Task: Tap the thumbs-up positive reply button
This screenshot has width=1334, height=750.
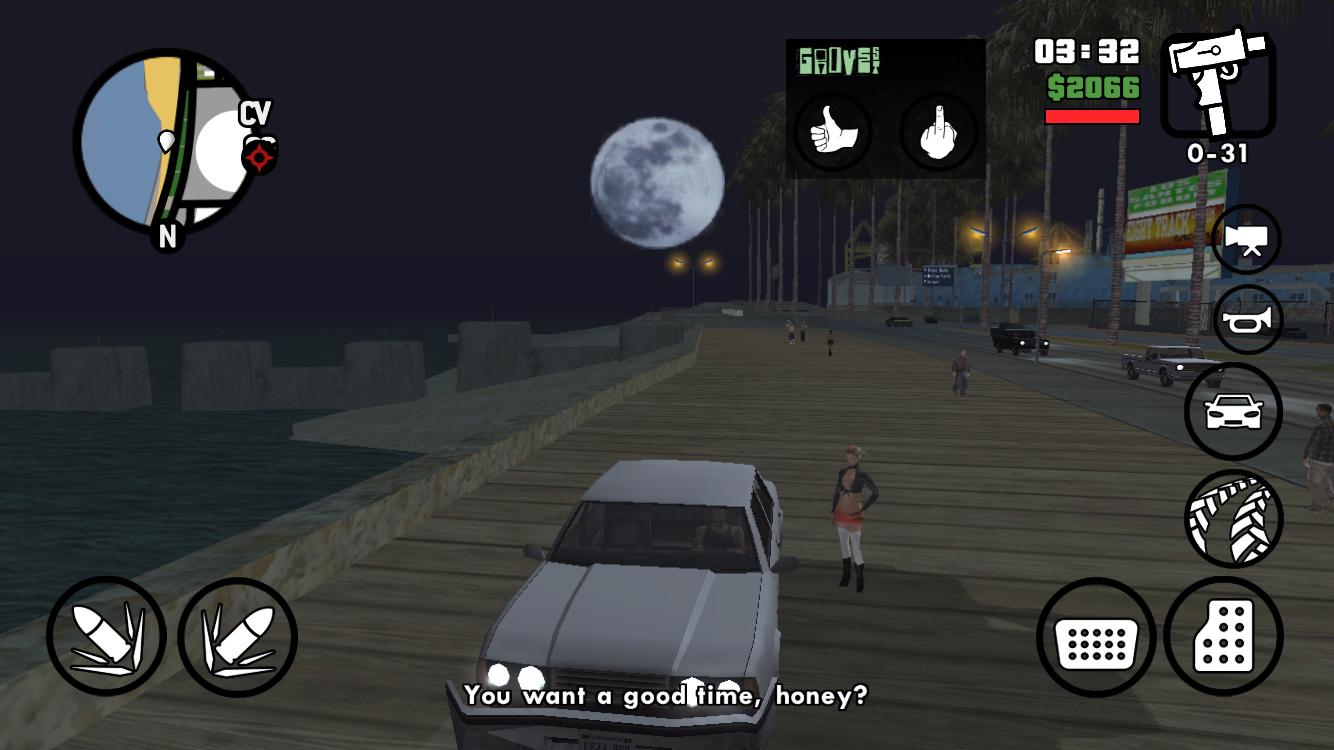Action: point(832,133)
